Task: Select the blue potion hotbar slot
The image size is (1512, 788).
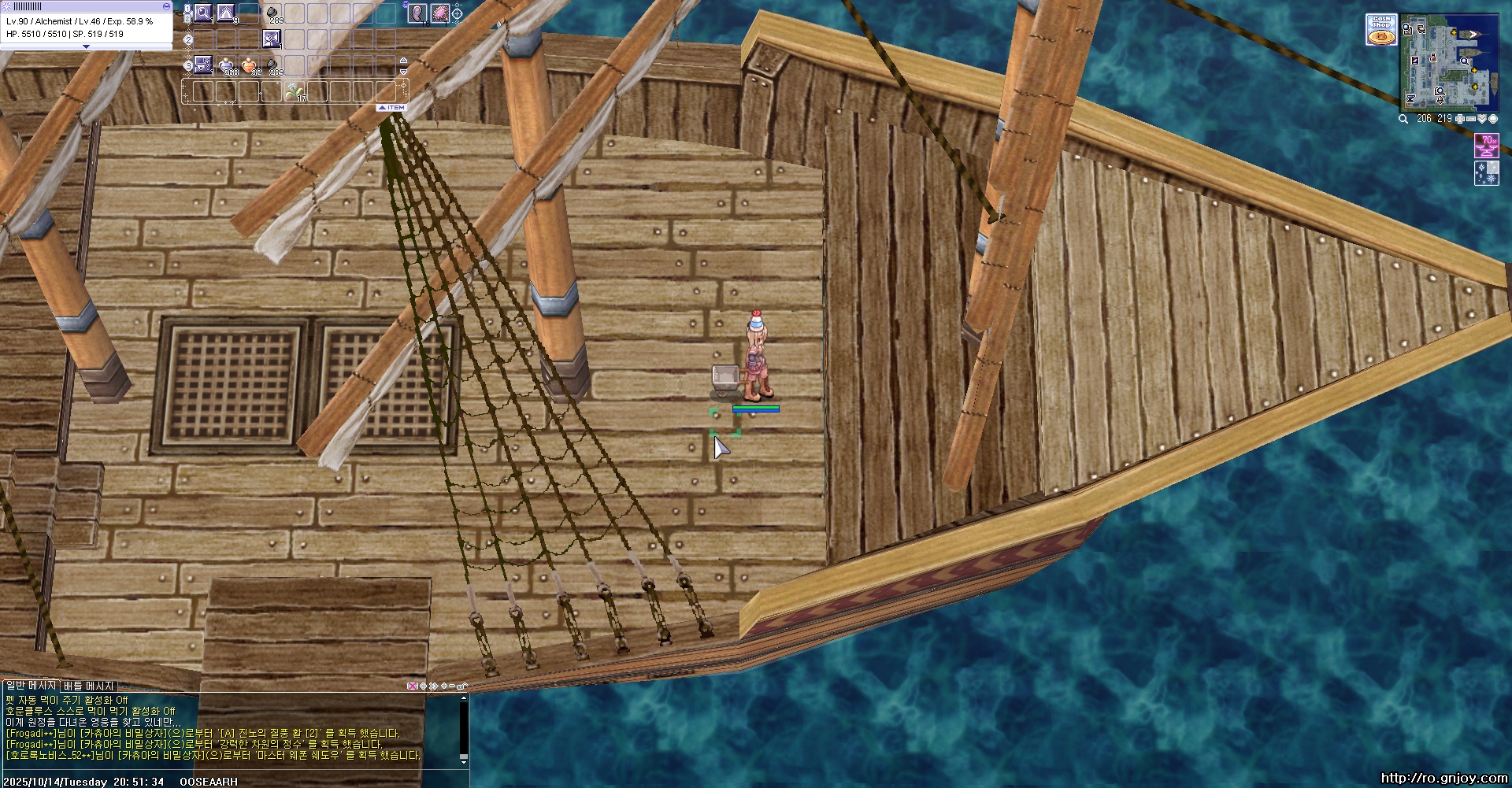Action: [226, 65]
